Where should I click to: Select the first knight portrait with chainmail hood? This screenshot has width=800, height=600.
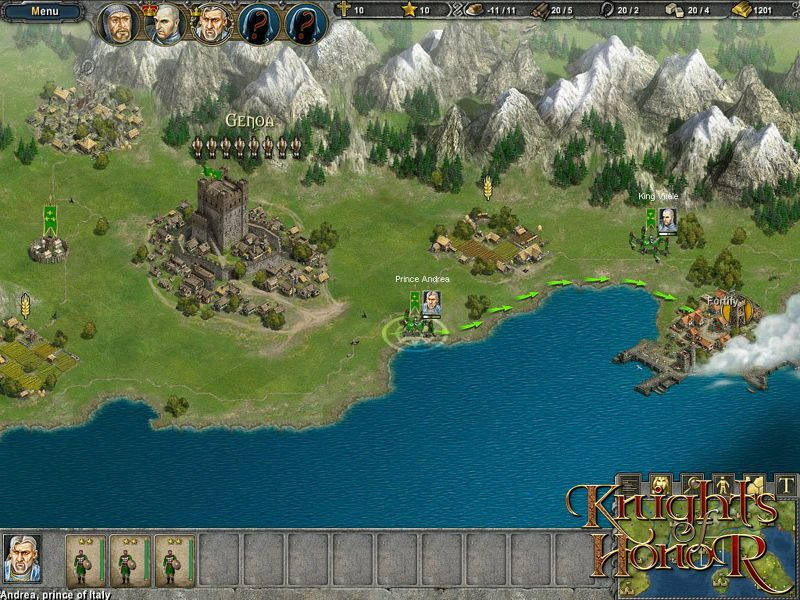tap(119, 24)
